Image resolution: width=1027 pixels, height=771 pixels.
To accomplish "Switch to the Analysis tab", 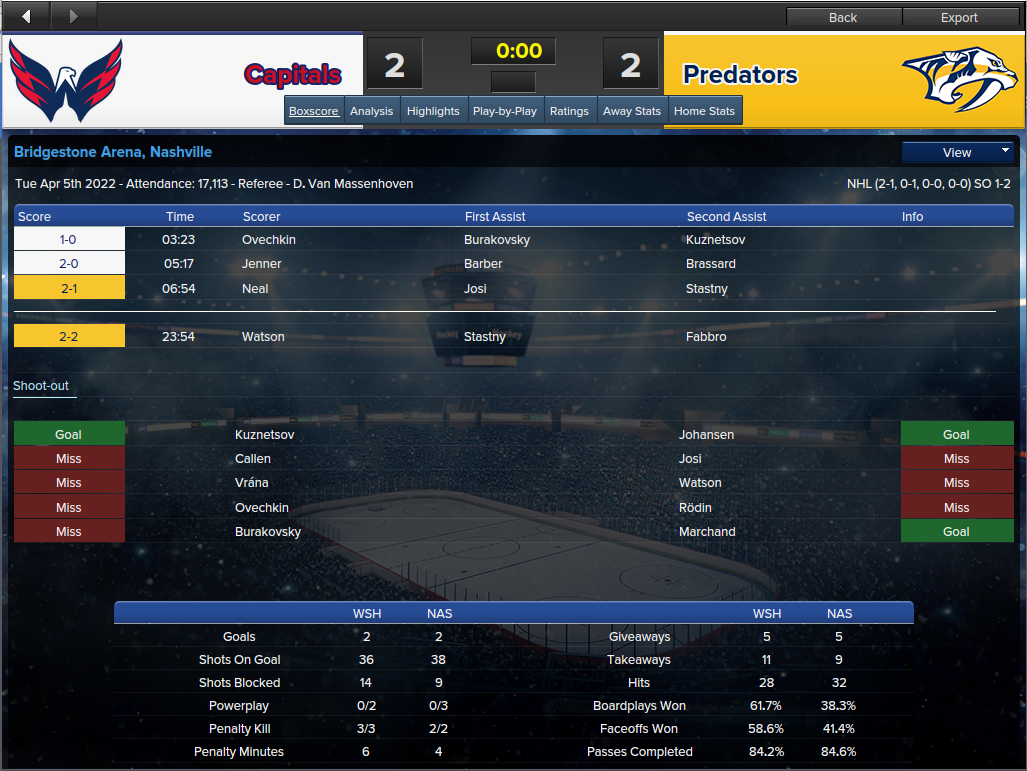I will coord(371,111).
